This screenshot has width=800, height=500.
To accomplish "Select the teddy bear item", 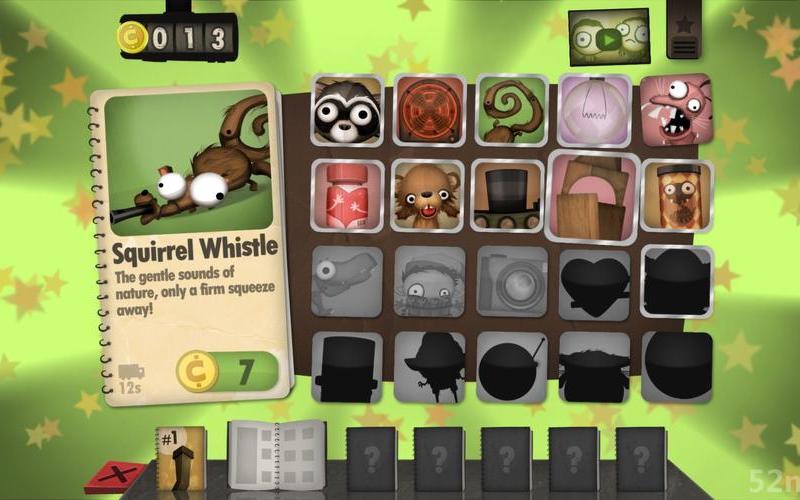I will (x=428, y=195).
